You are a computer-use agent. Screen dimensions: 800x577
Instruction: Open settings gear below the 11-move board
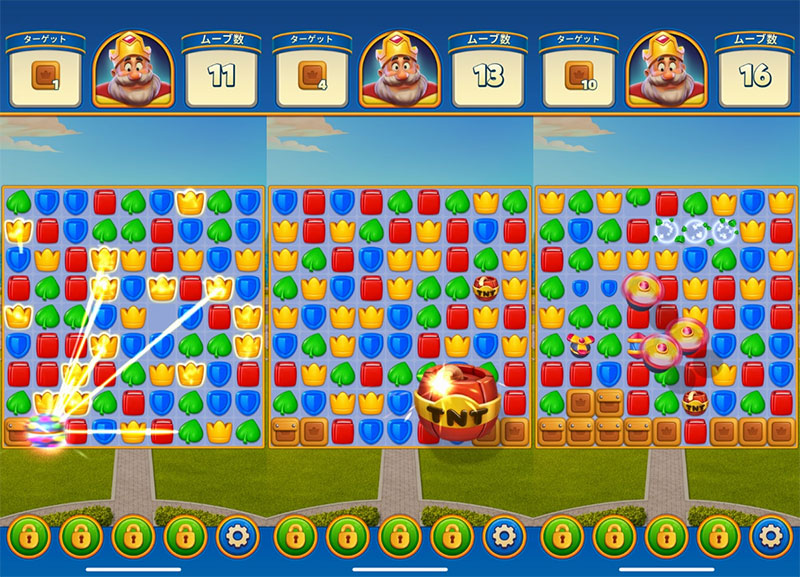(238, 537)
